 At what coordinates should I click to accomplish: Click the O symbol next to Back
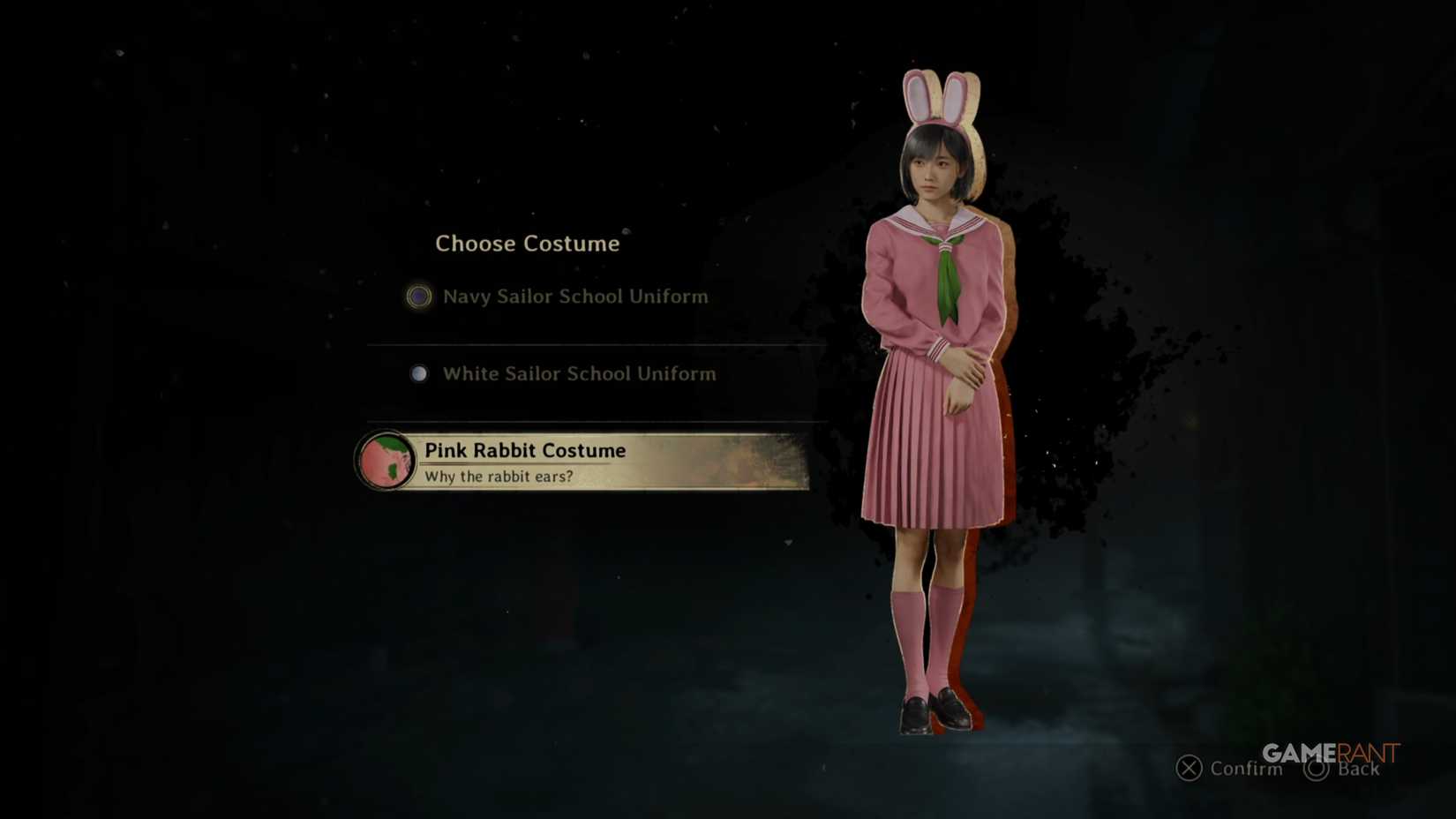pos(1317,769)
